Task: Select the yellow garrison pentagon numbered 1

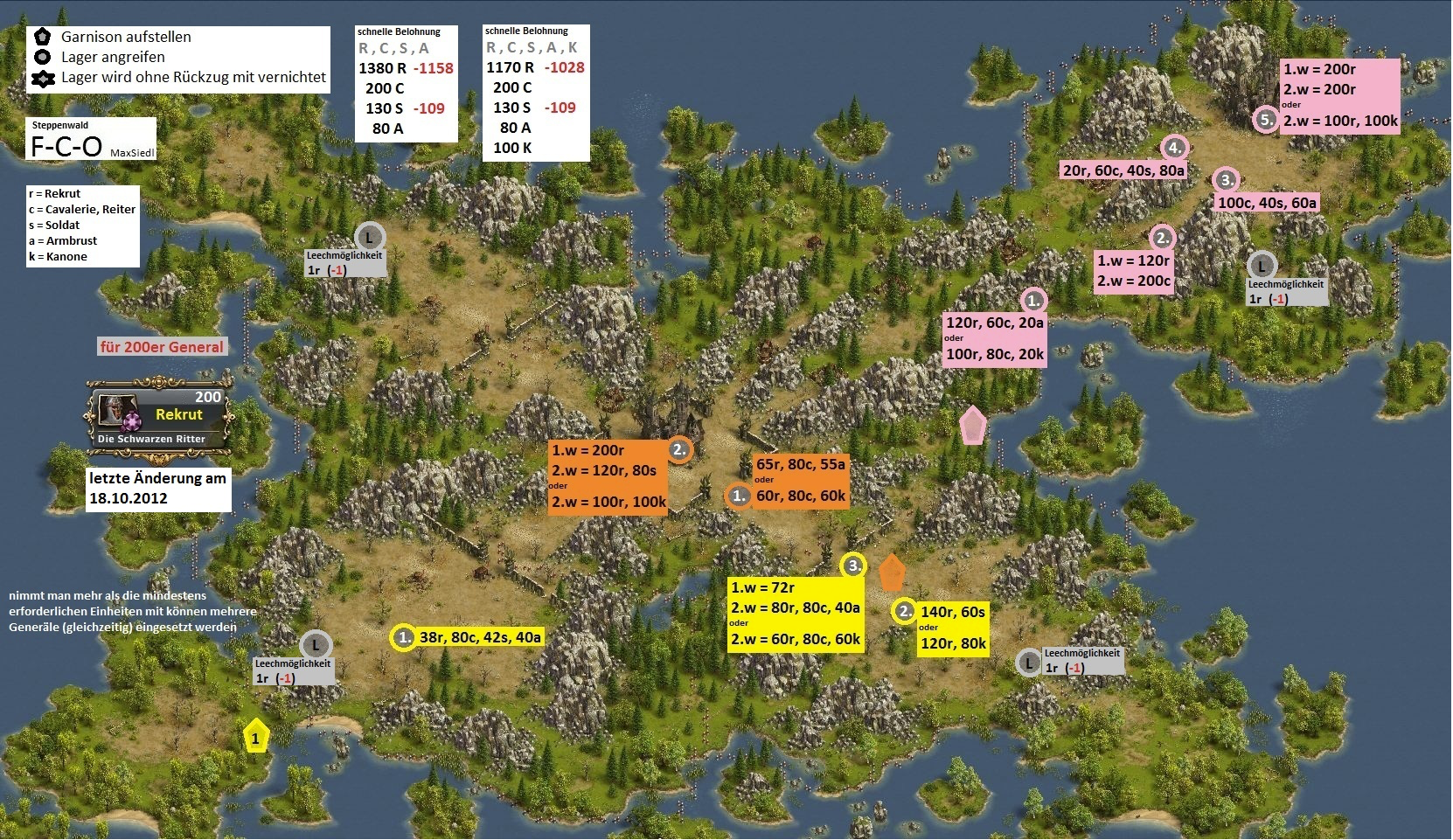Action: point(255,737)
